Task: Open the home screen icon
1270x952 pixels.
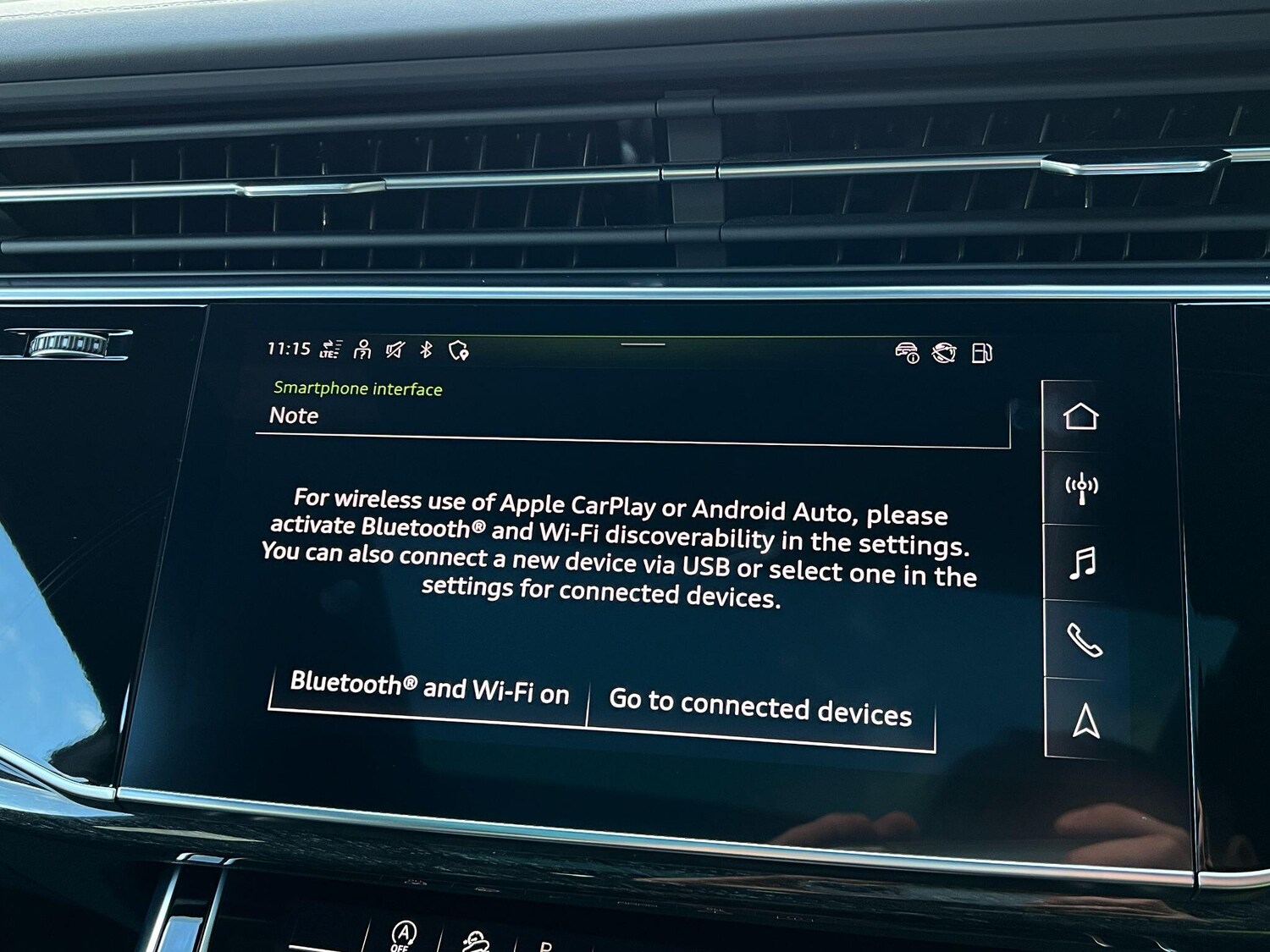Action: [1081, 416]
